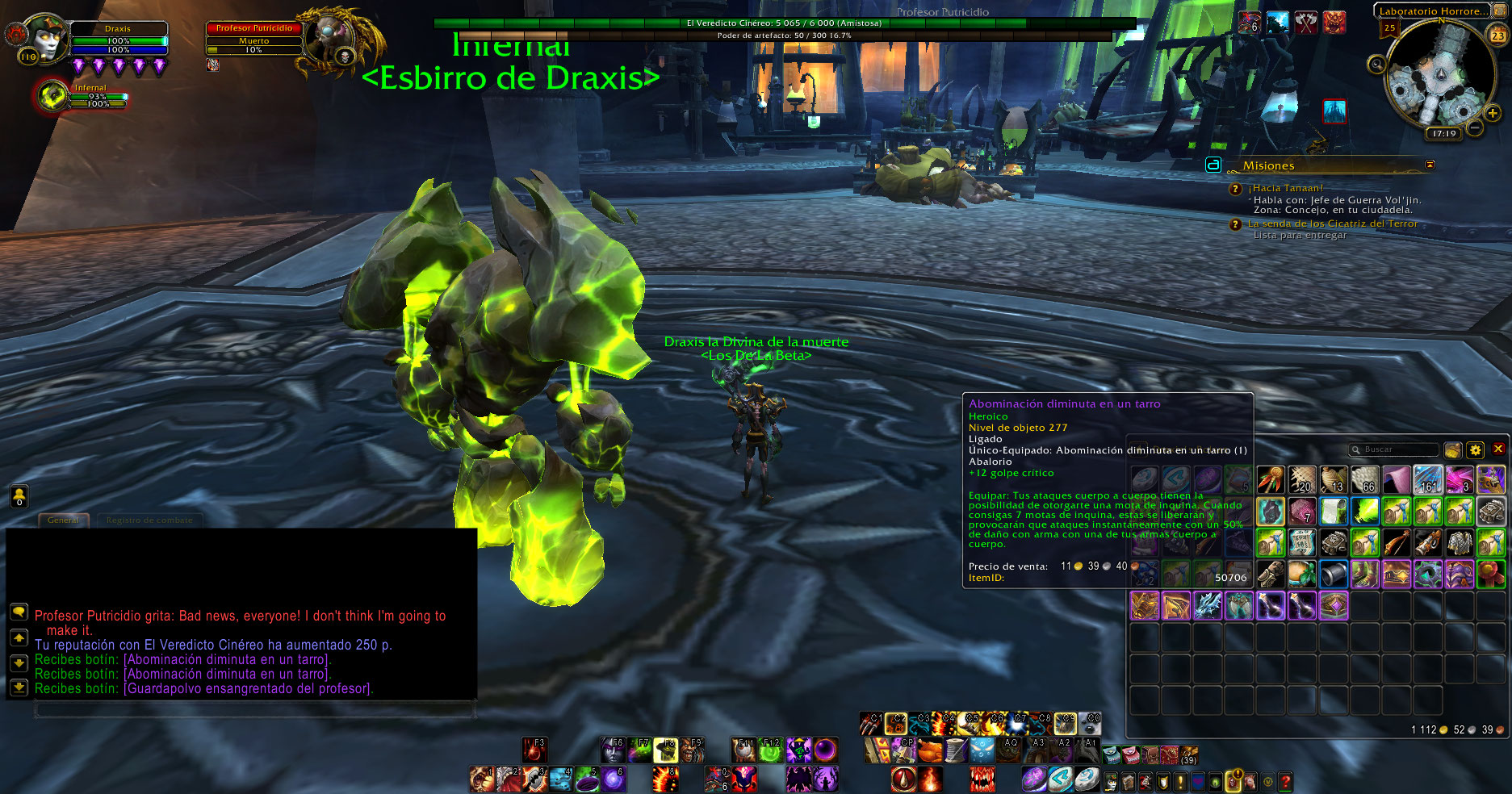Image resolution: width=1512 pixels, height=794 pixels.
Task: Zoom out the minimap with the minus button
Action: pos(1475,127)
